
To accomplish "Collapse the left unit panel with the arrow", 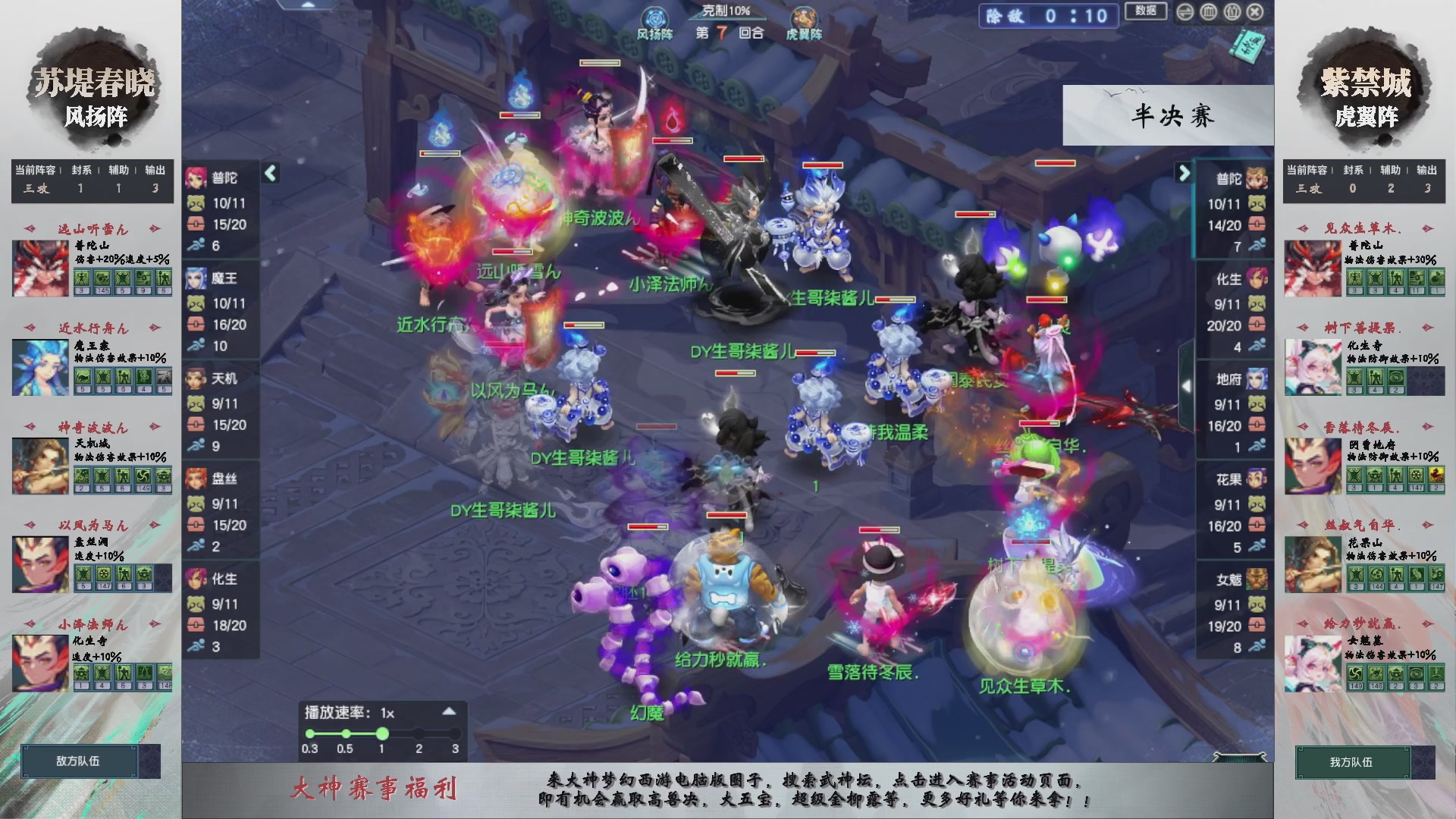I will (x=269, y=174).
